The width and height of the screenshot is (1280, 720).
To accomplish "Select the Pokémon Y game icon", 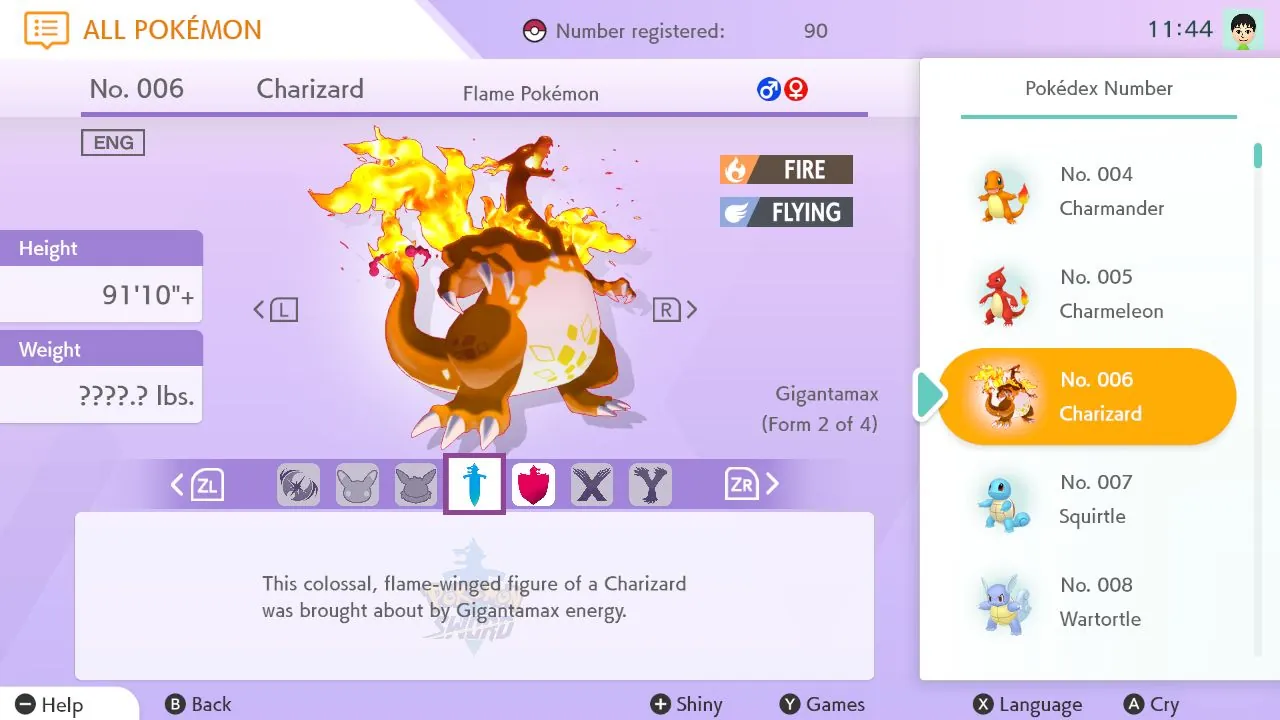I will (x=650, y=484).
